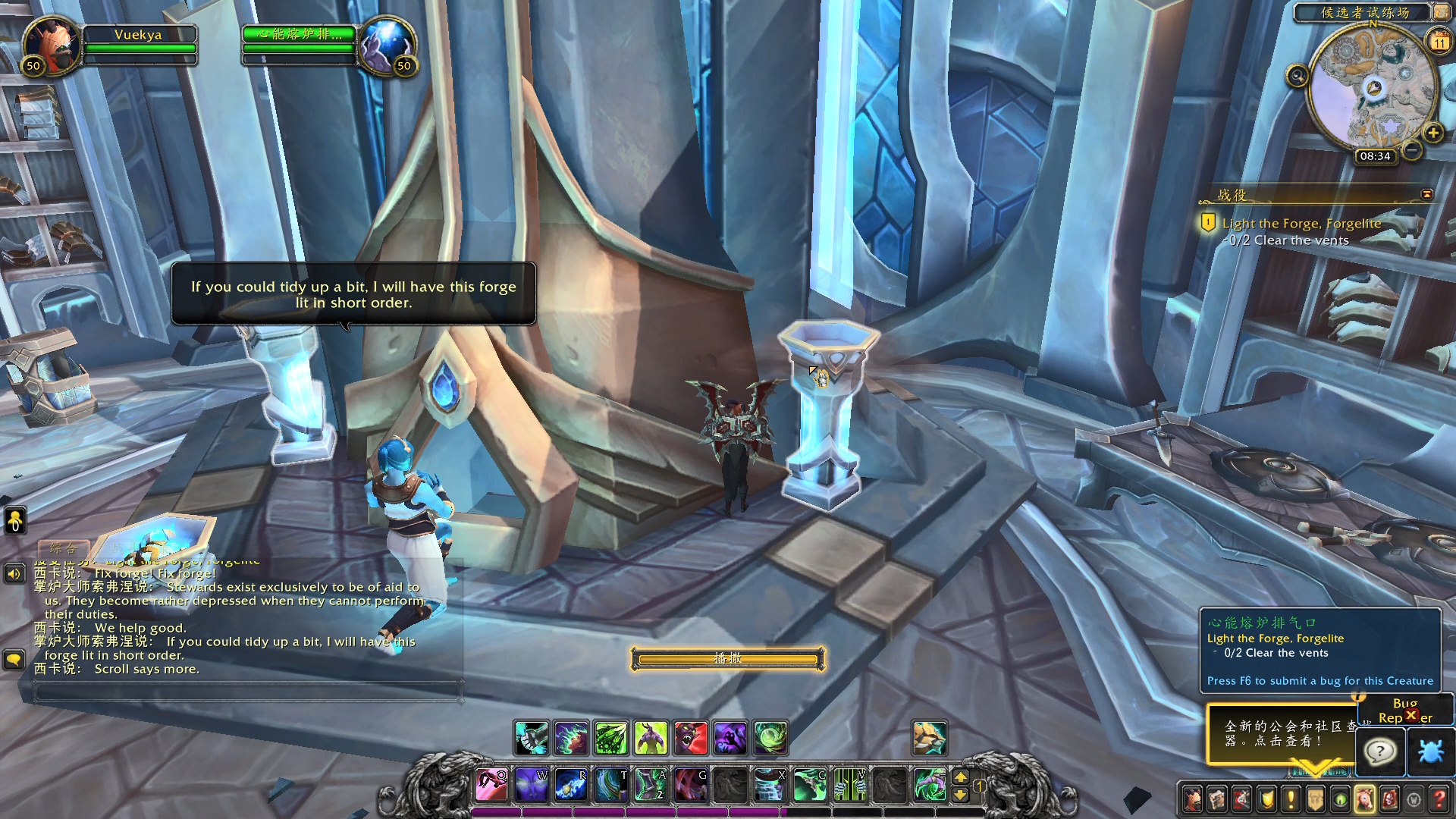The height and width of the screenshot is (819, 1456).
Task: Close the Bug Reporter popup
Action: pos(1411,714)
